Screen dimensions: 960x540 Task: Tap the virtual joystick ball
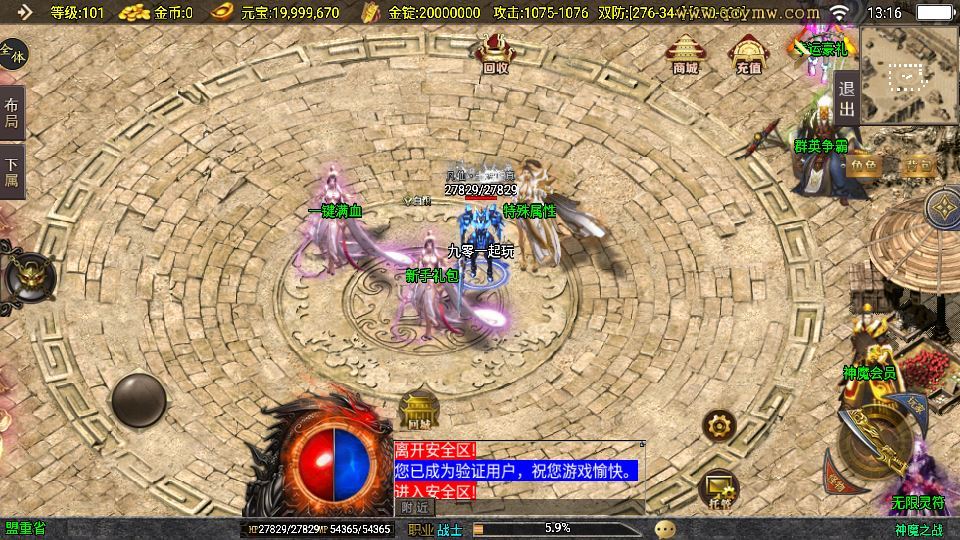point(139,400)
